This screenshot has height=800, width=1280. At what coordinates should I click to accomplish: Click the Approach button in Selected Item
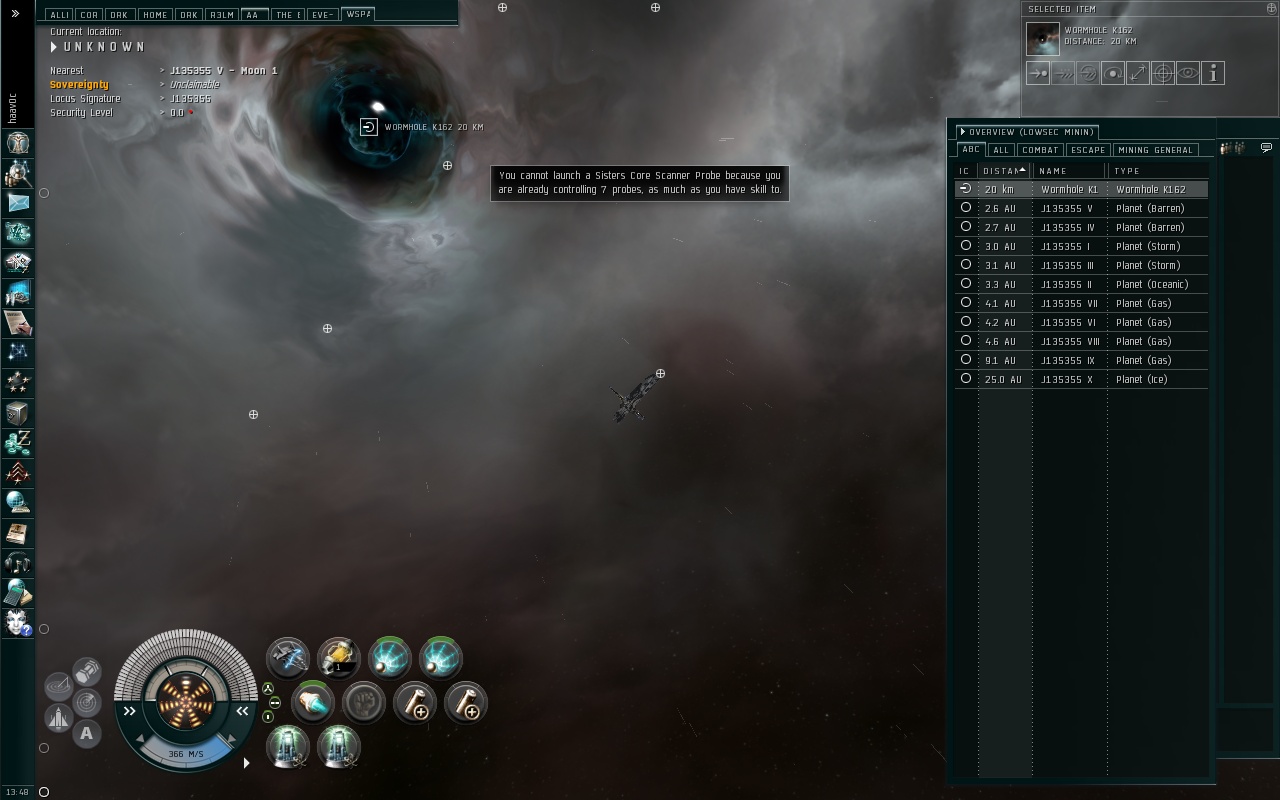[x=1038, y=73]
